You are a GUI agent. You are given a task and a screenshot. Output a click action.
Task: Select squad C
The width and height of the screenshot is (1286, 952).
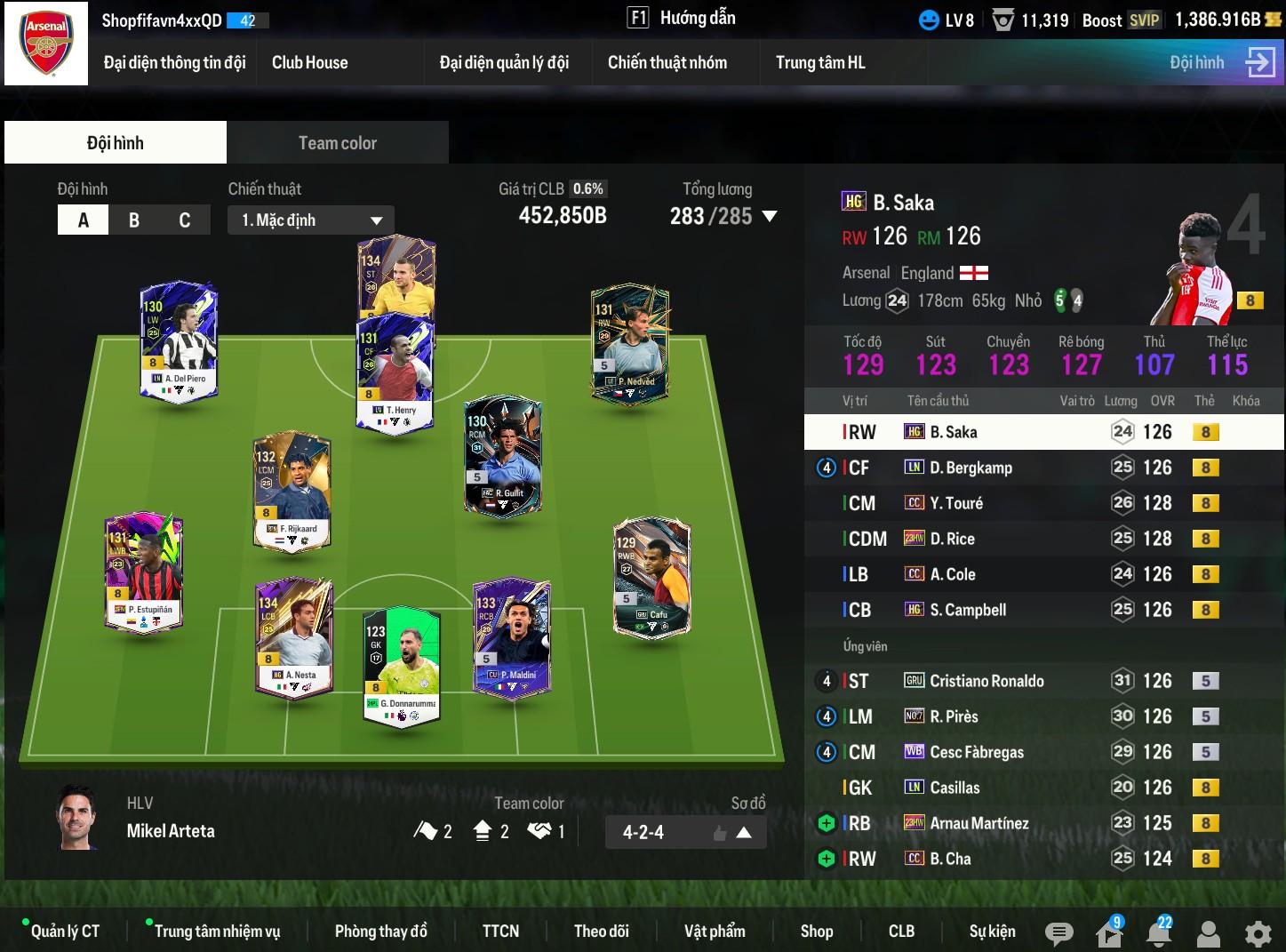coord(185,220)
